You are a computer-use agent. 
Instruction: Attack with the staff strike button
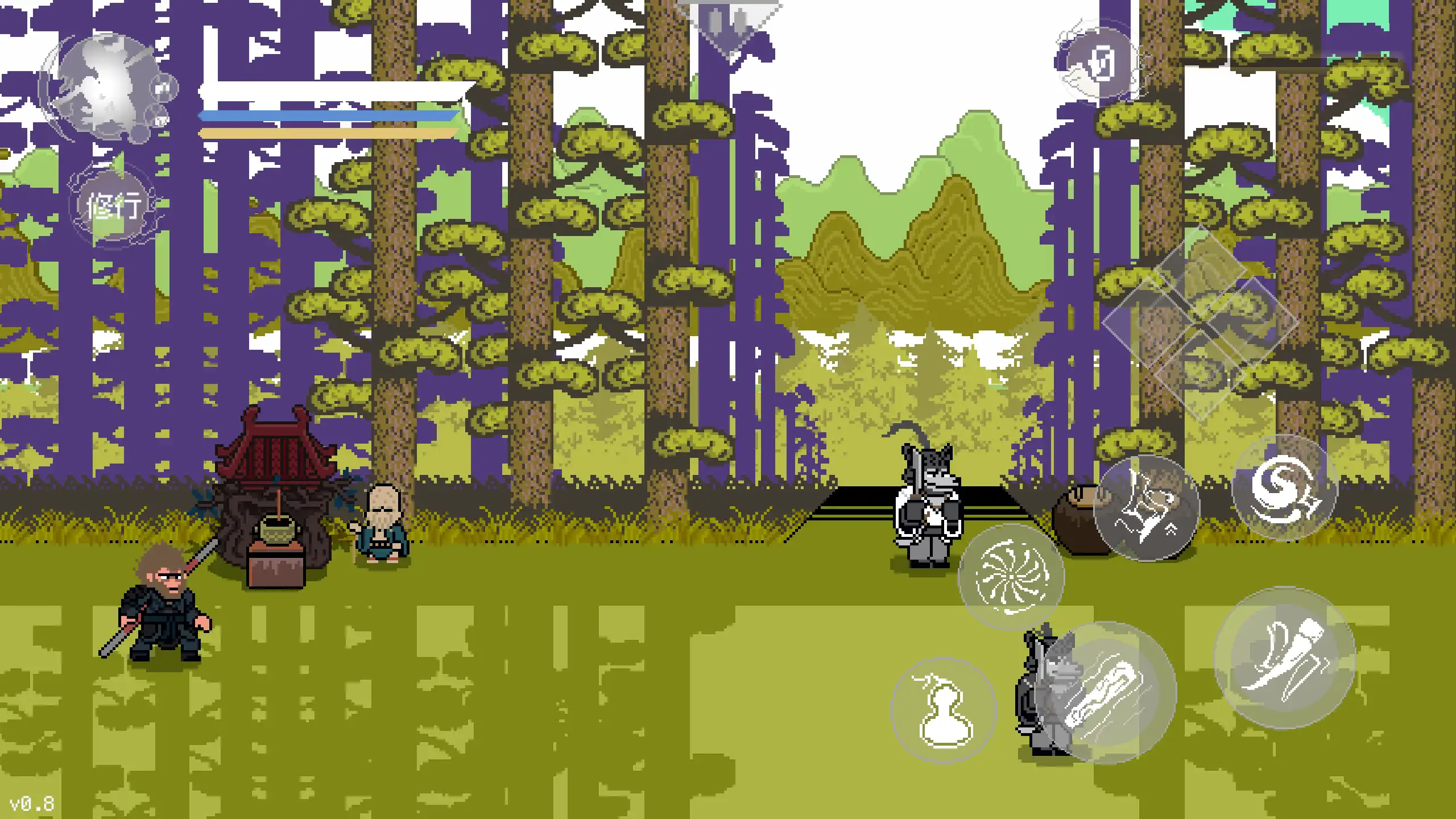pos(1105,693)
